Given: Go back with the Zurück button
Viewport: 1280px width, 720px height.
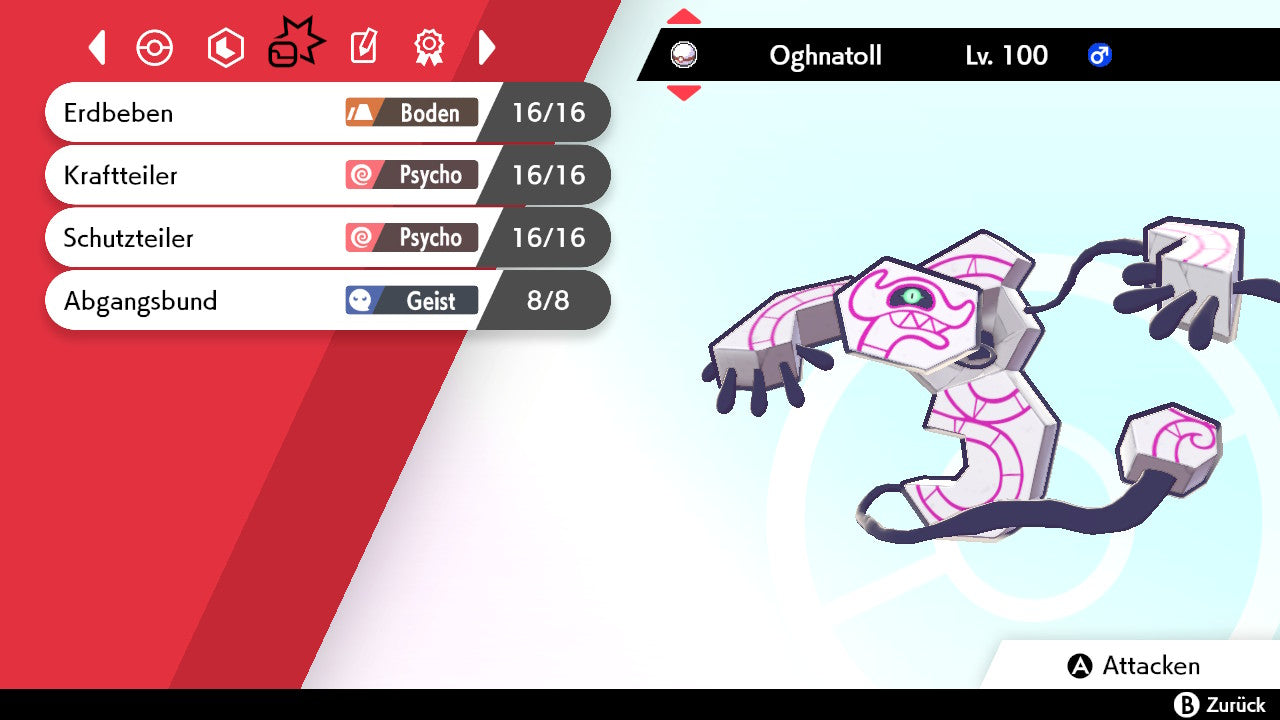Looking at the screenshot, I should (1219, 705).
